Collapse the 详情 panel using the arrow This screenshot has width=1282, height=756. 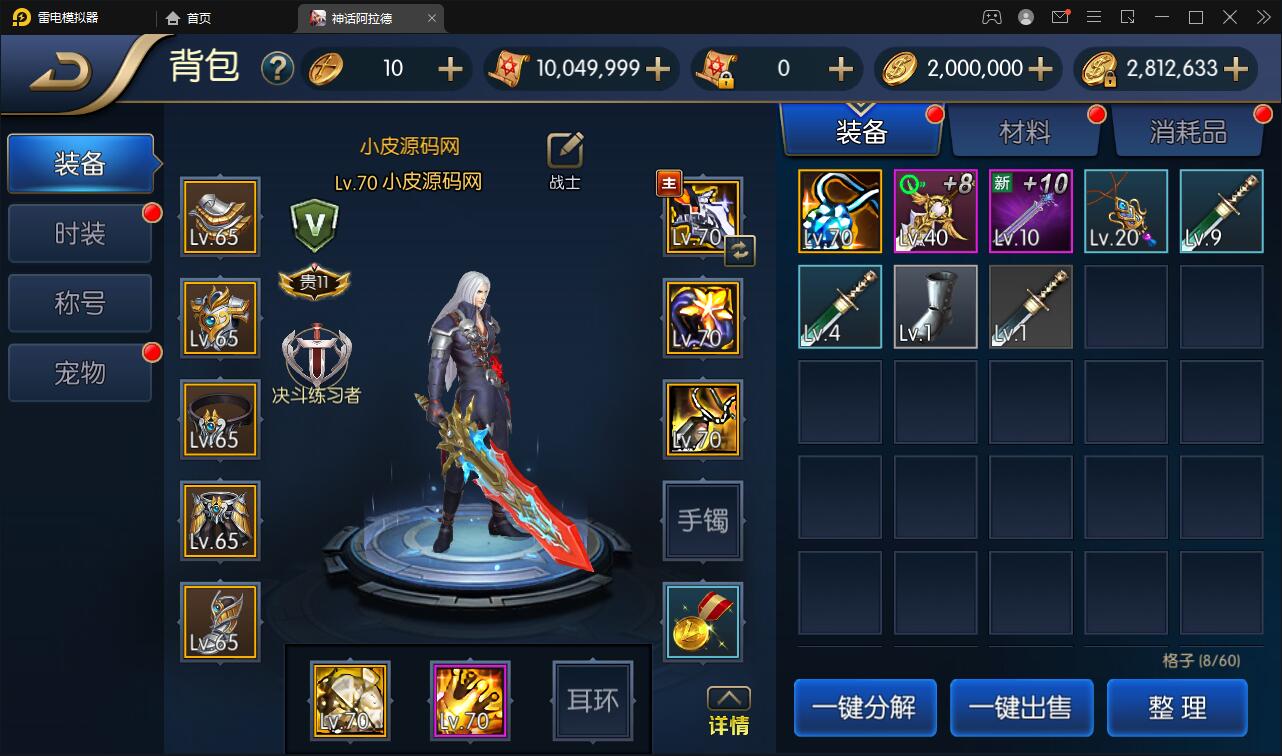coord(729,698)
